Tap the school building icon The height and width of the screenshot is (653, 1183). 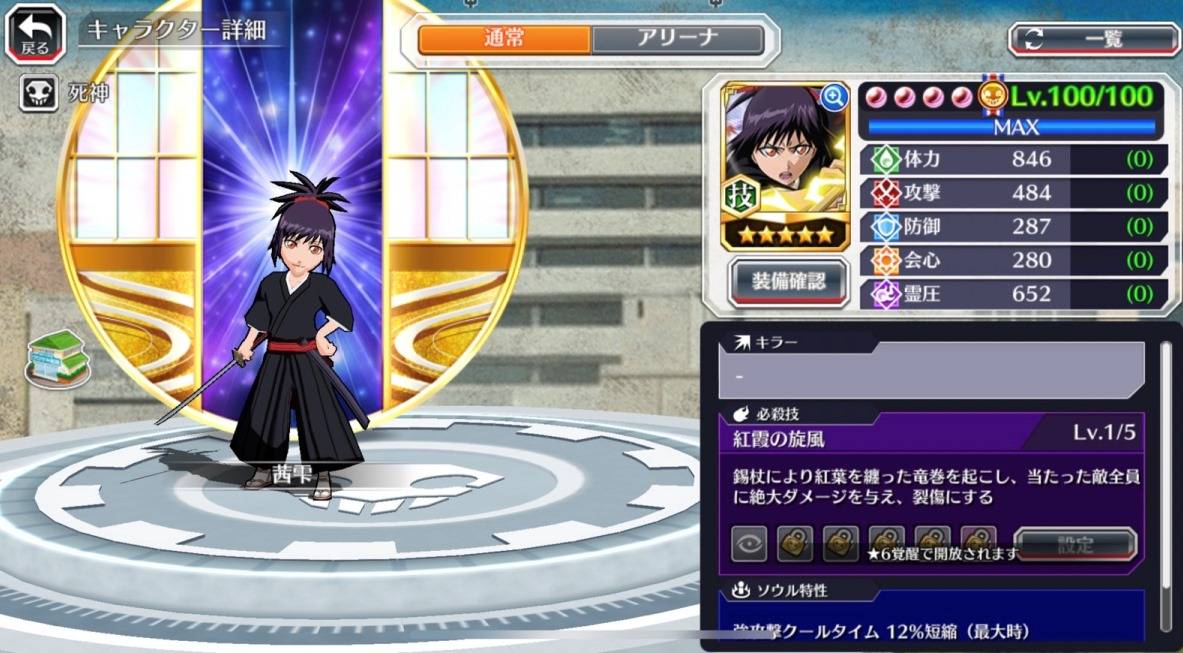[x=58, y=357]
